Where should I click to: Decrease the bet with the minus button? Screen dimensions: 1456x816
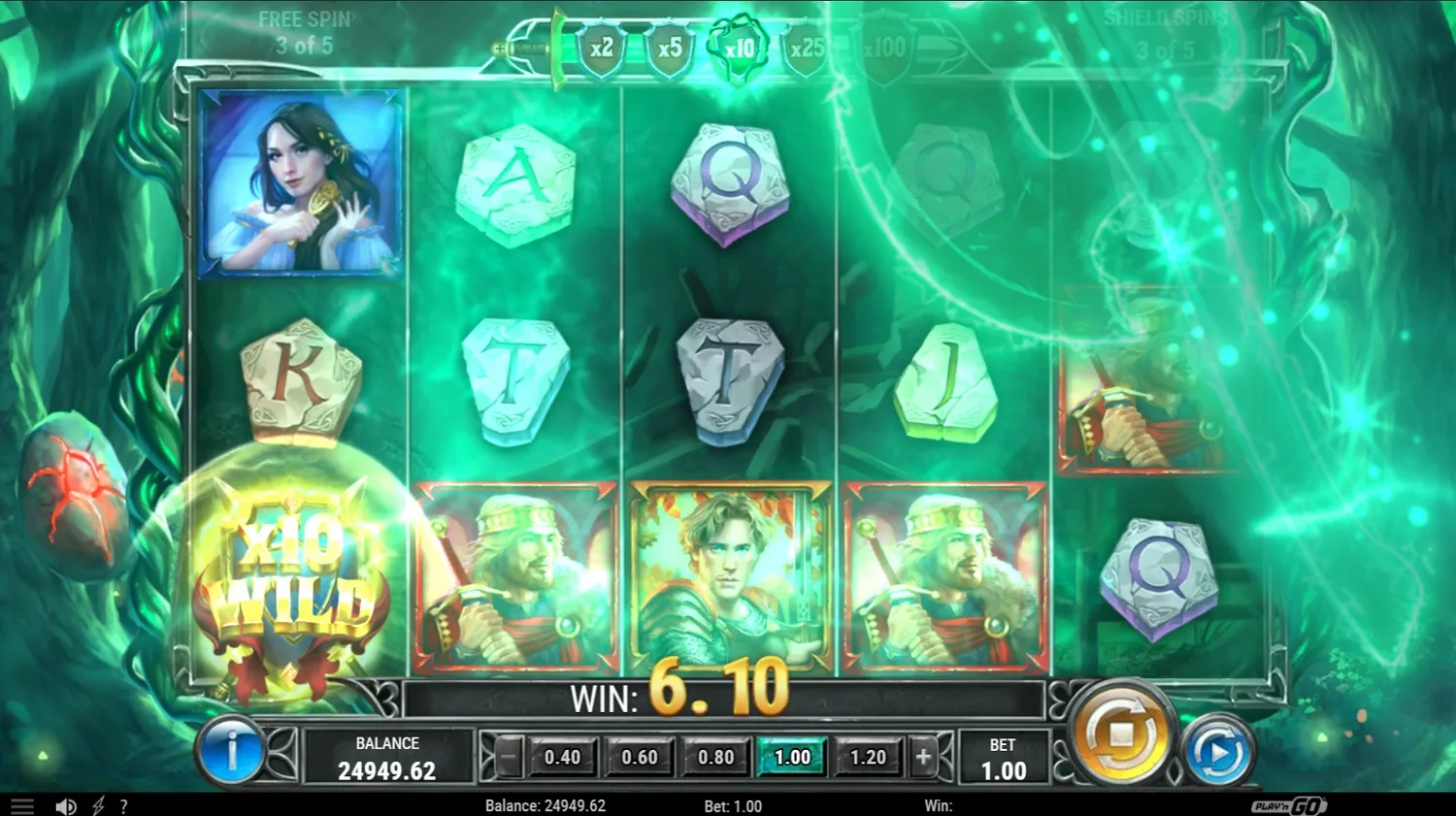click(x=510, y=757)
